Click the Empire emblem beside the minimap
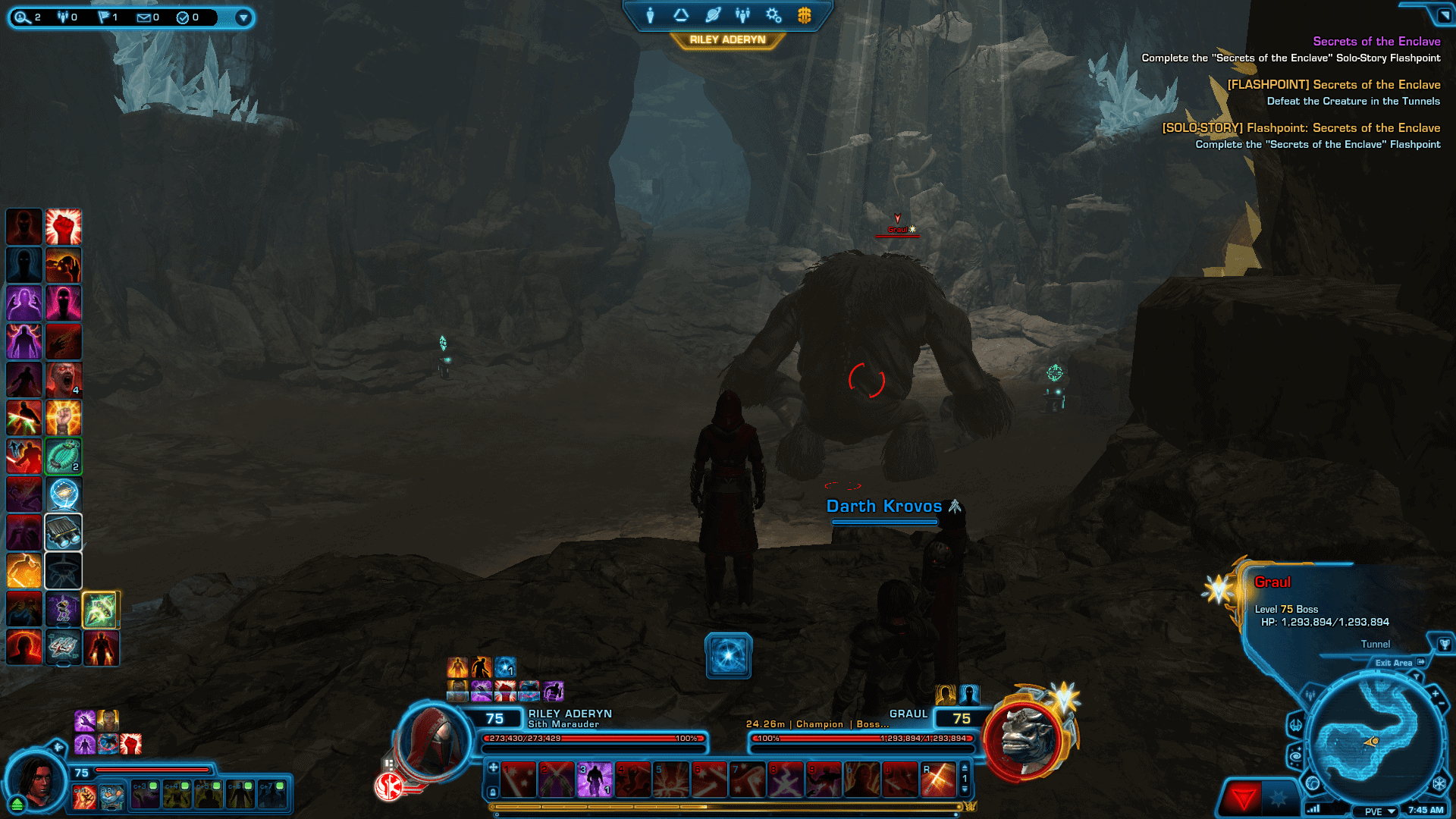 (1439, 783)
